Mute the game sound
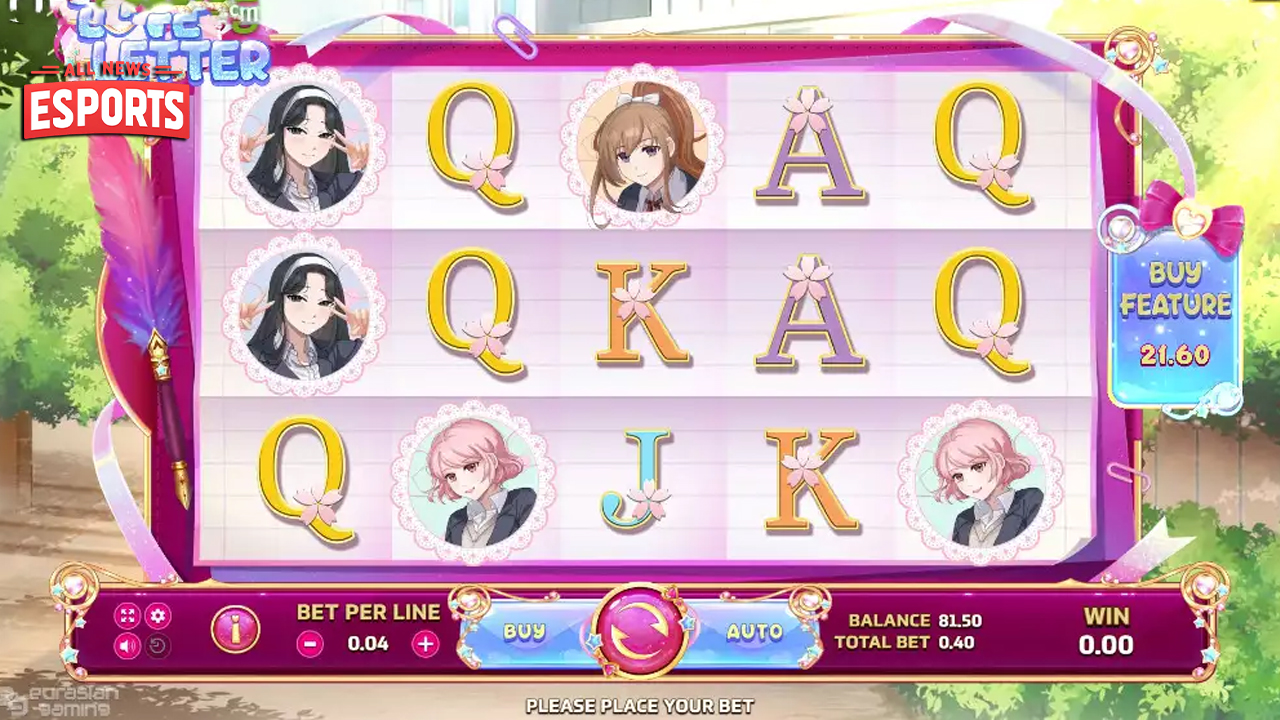Screen dimensions: 1280x720 click(127, 646)
